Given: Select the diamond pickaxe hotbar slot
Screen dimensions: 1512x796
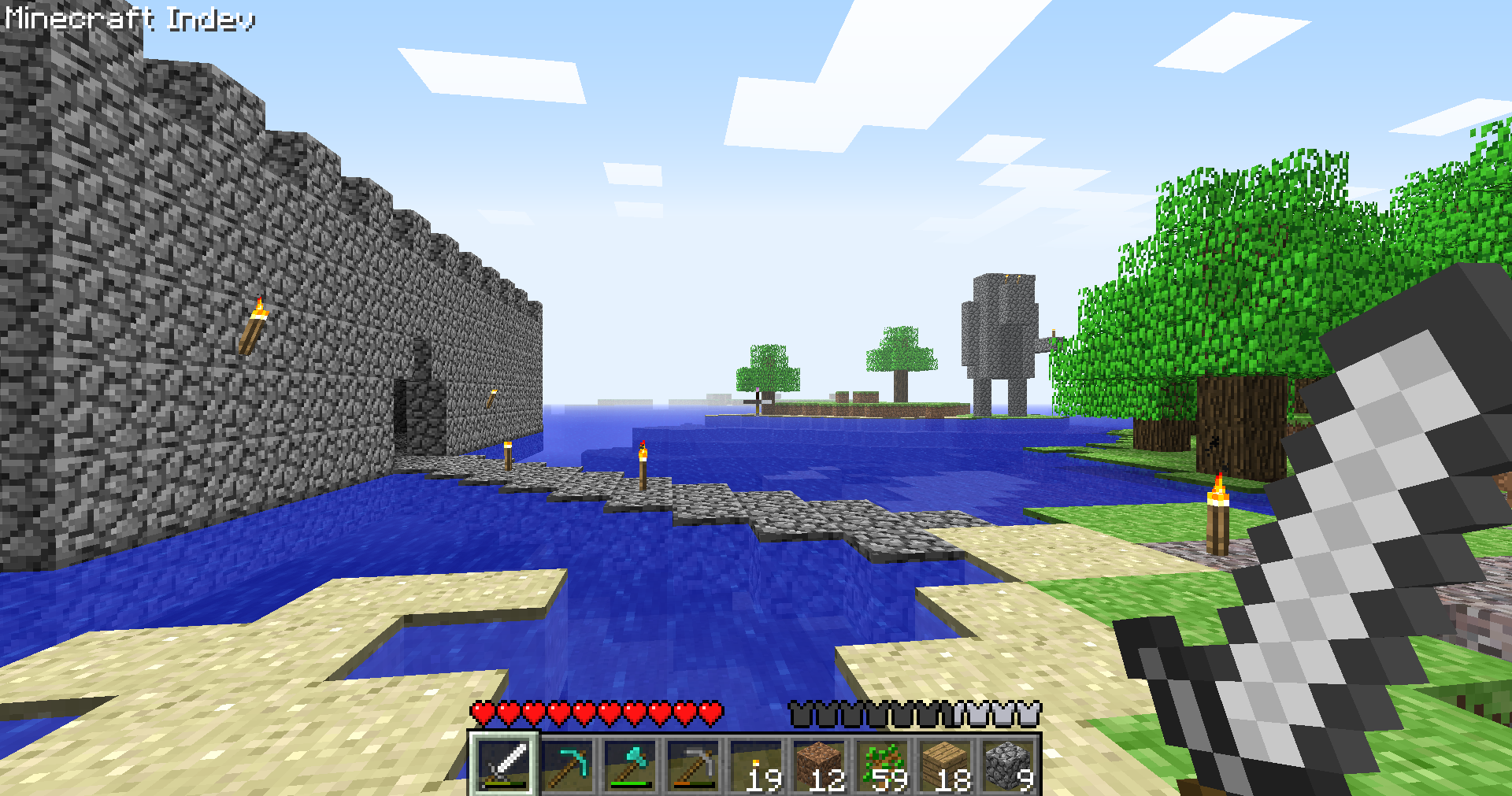Looking at the screenshot, I should coord(567,764).
